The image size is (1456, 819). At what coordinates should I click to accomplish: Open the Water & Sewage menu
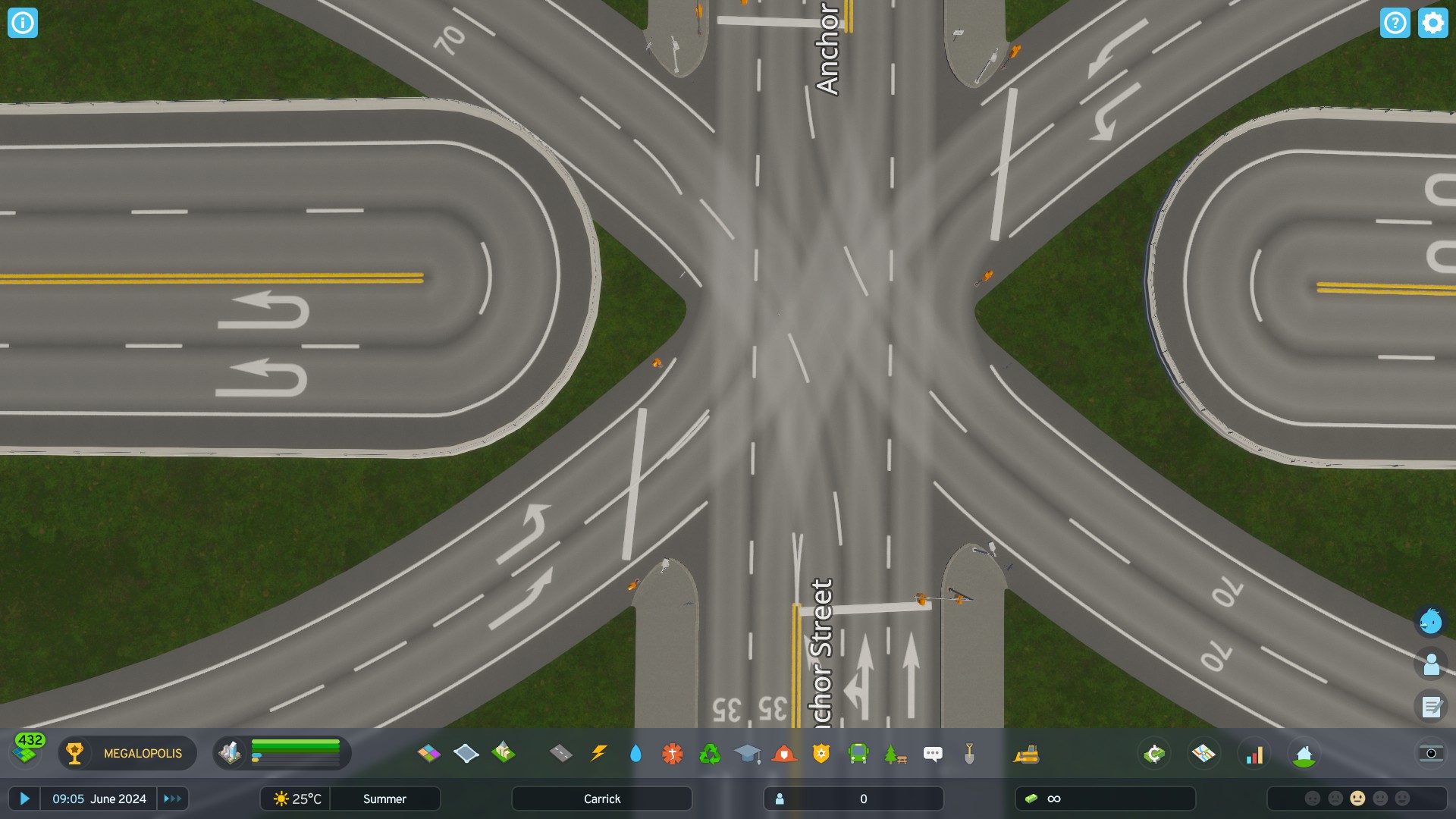(x=635, y=753)
